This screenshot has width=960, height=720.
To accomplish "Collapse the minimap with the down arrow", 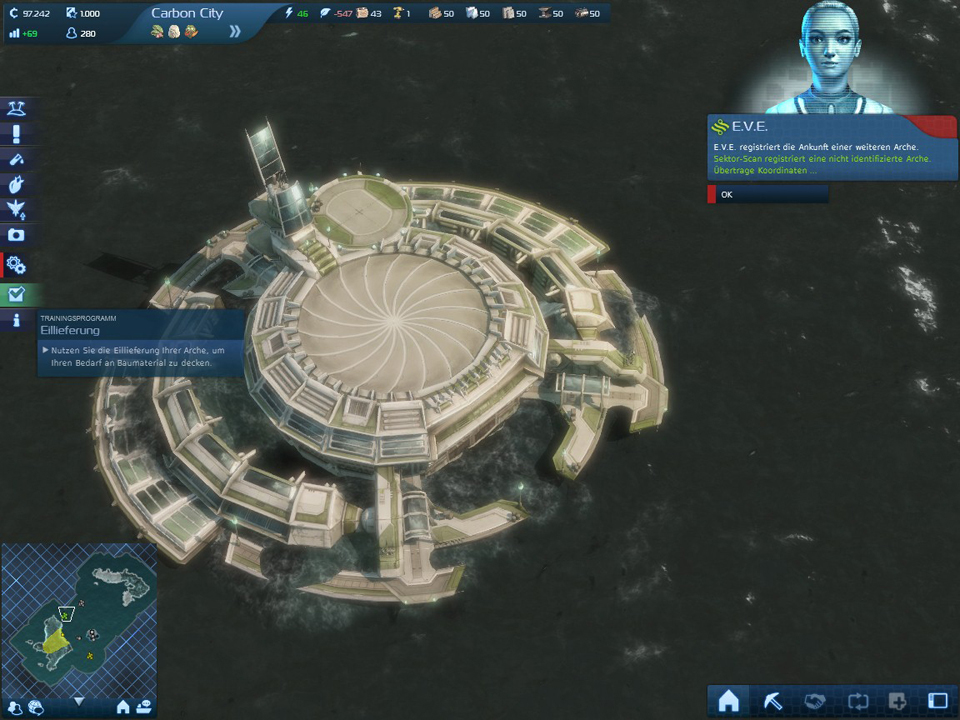I will pos(79,702).
